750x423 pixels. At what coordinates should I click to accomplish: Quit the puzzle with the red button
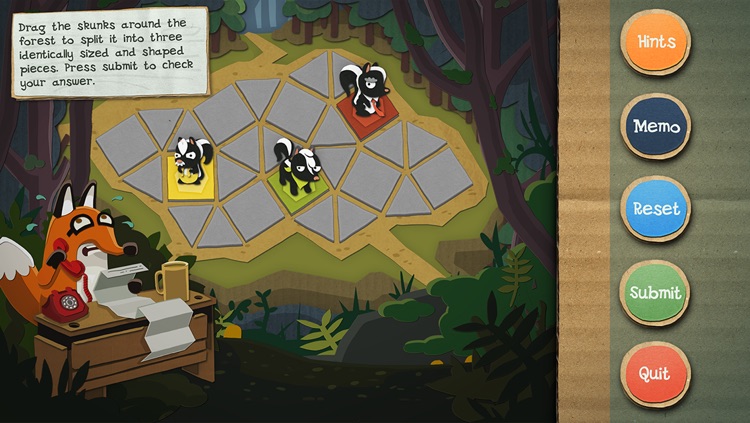(x=655, y=375)
